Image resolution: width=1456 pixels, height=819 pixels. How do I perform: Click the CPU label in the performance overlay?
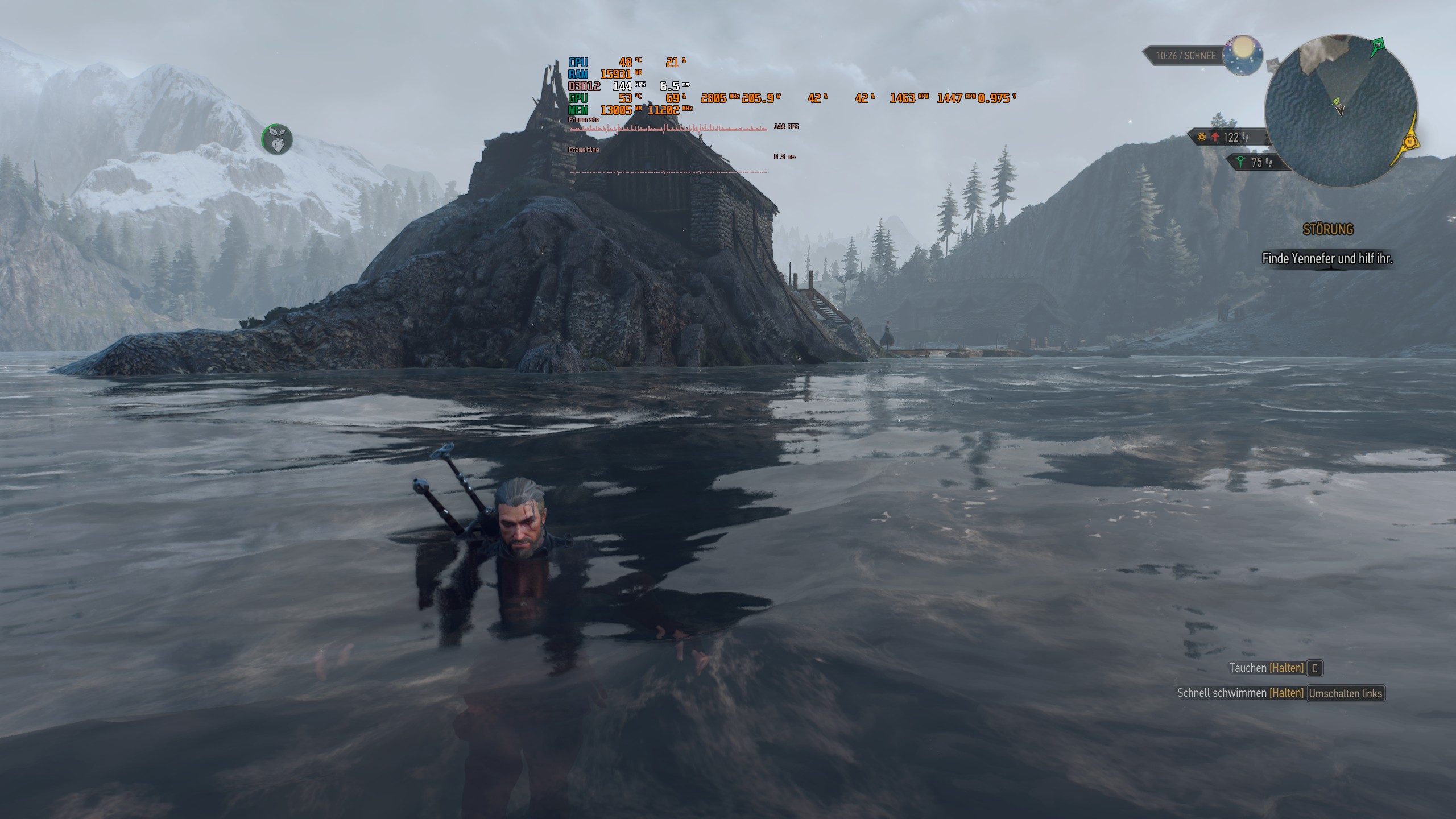(x=578, y=62)
